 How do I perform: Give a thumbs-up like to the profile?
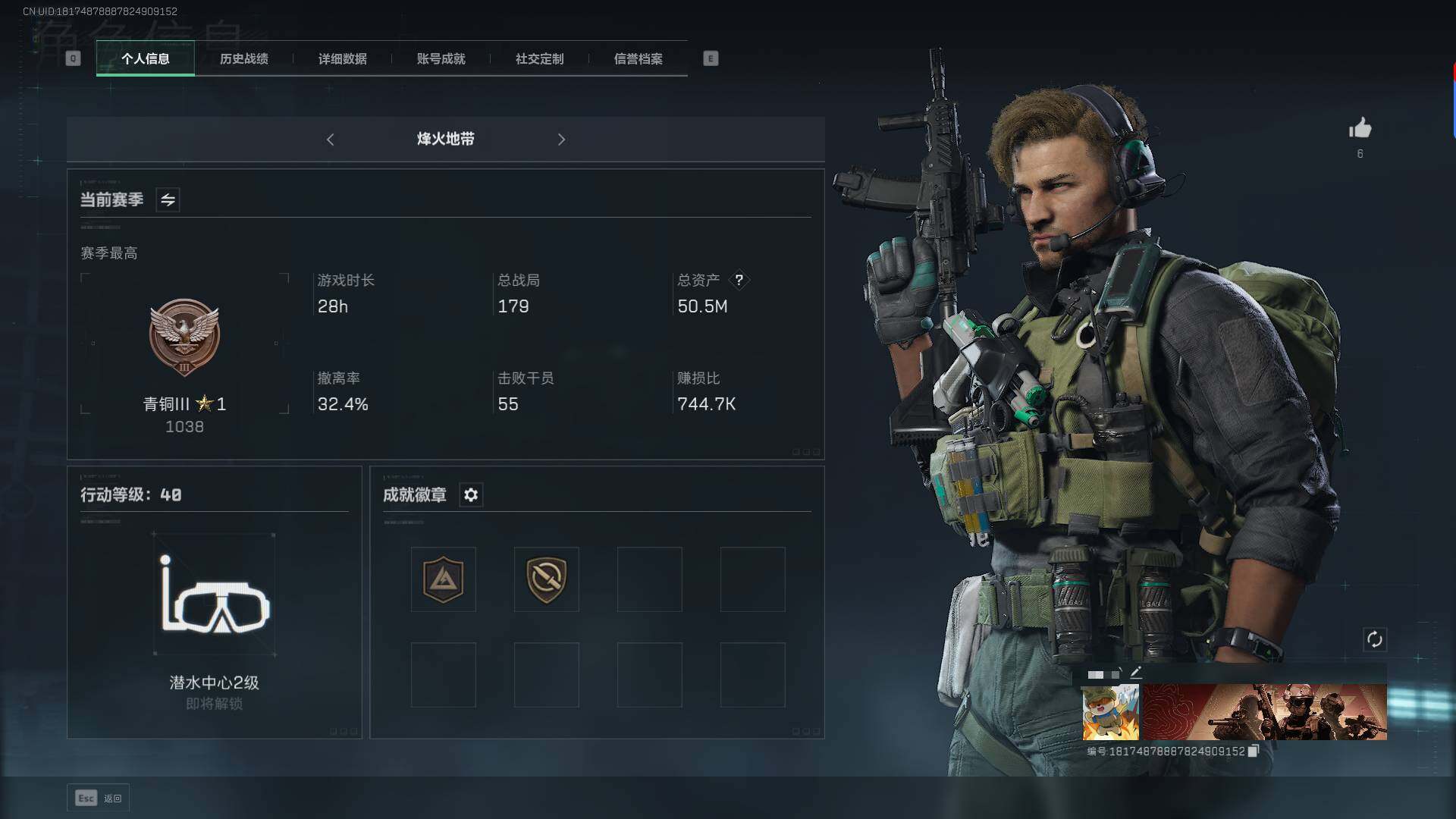(x=1360, y=128)
